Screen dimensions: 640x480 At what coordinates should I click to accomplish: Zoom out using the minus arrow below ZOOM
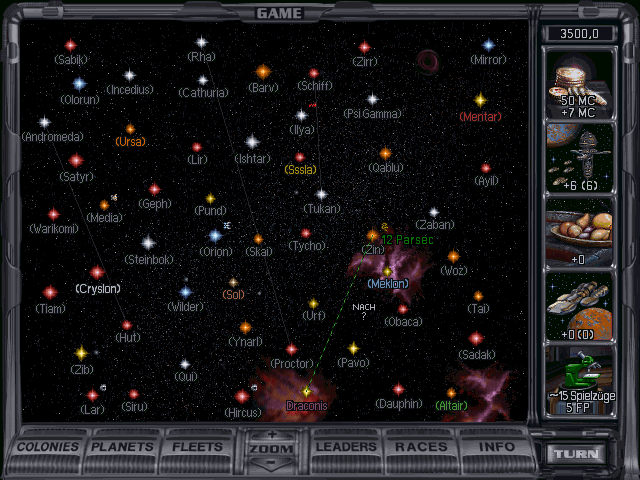(273, 463)
